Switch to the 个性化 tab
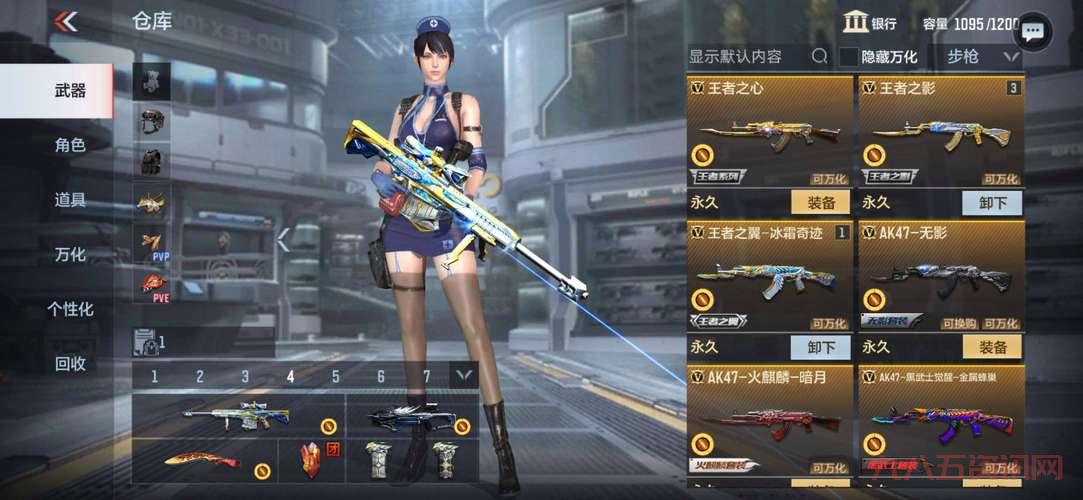The width and height of the screenshot is (1083, 500). 69,309
